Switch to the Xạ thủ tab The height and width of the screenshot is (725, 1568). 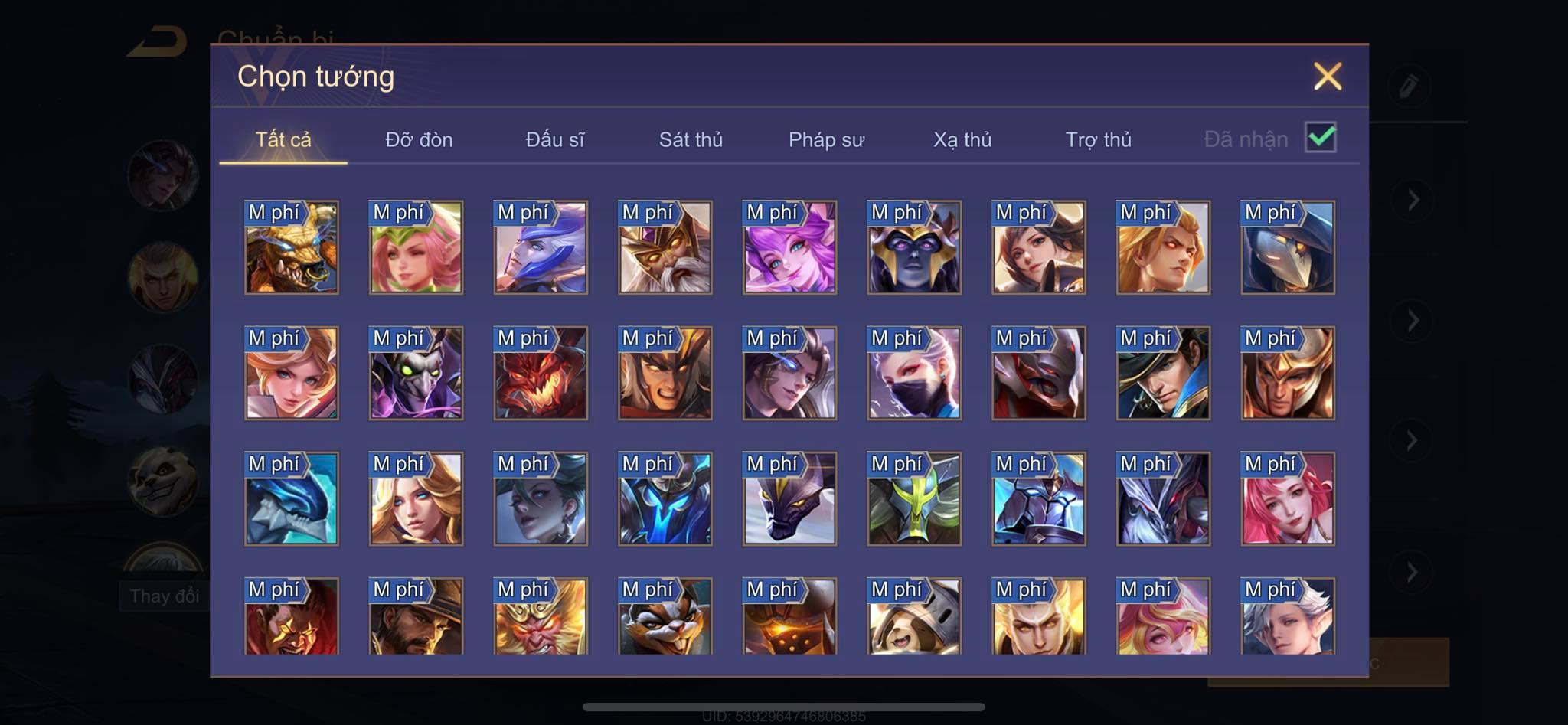[x=962, y=140]
